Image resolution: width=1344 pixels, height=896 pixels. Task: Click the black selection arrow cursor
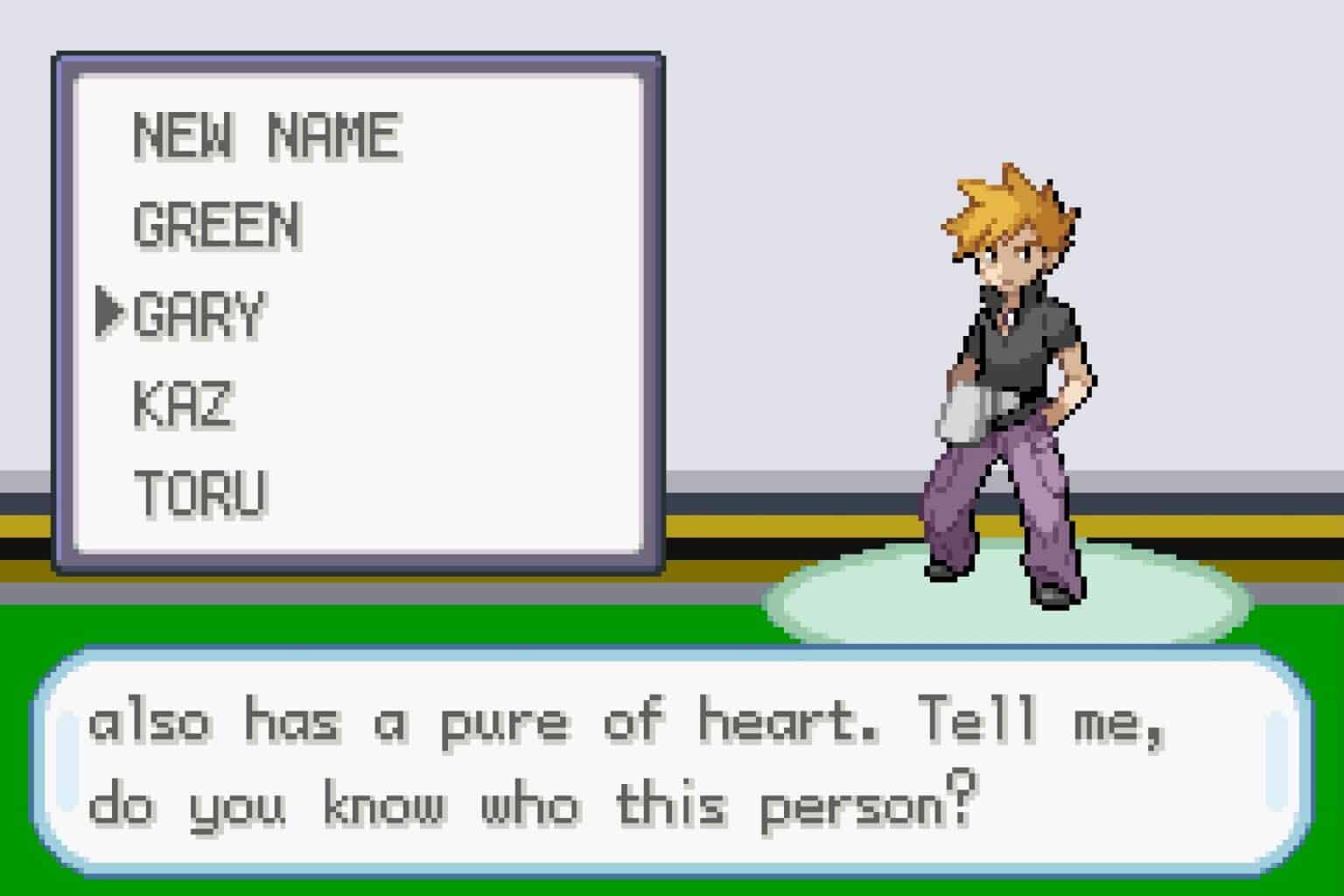point(112,311)
